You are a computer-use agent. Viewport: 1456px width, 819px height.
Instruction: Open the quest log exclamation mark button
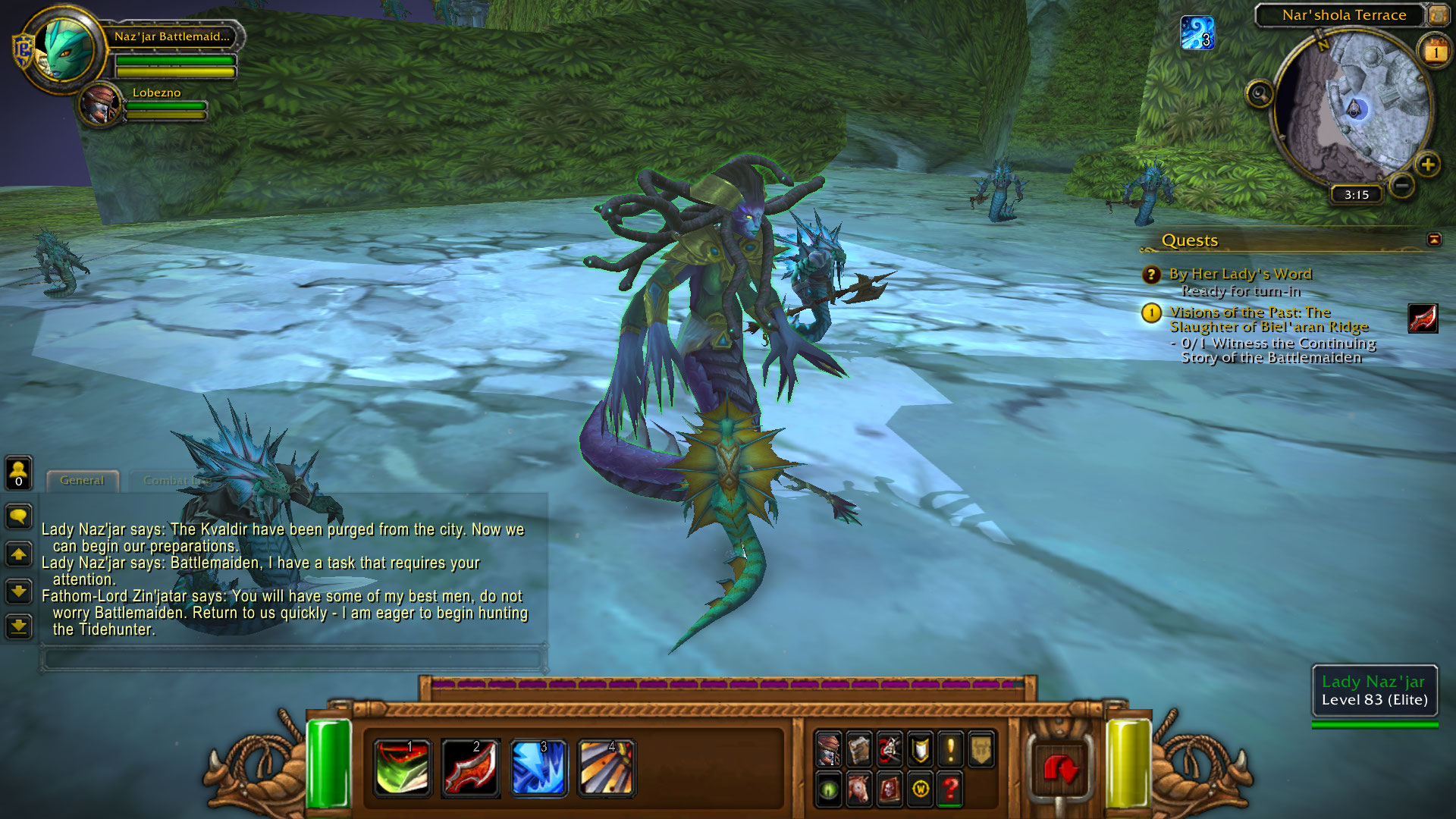(x=950, y=749)
